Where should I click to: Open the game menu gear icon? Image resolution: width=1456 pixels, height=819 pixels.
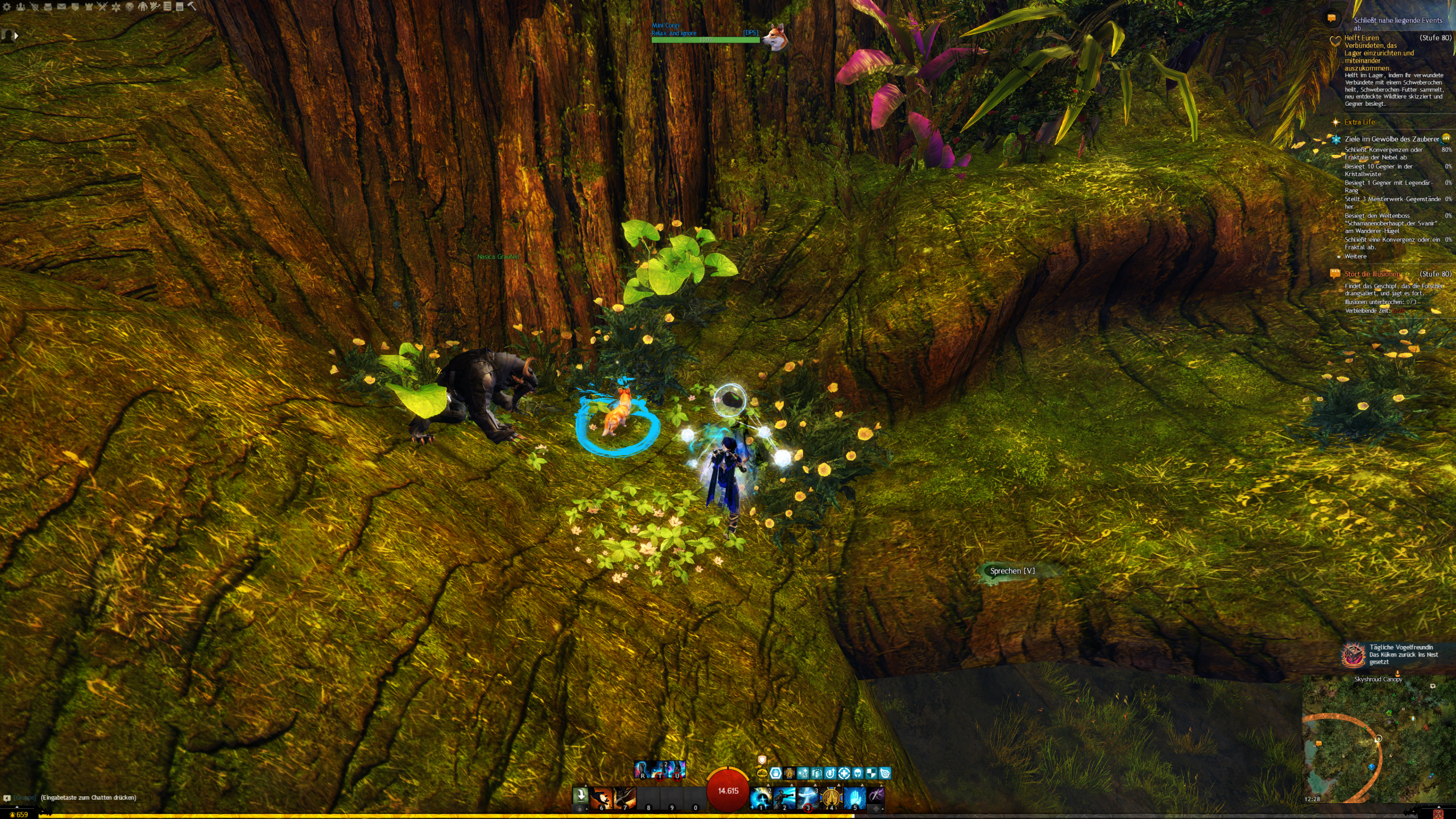click(7, 7)
